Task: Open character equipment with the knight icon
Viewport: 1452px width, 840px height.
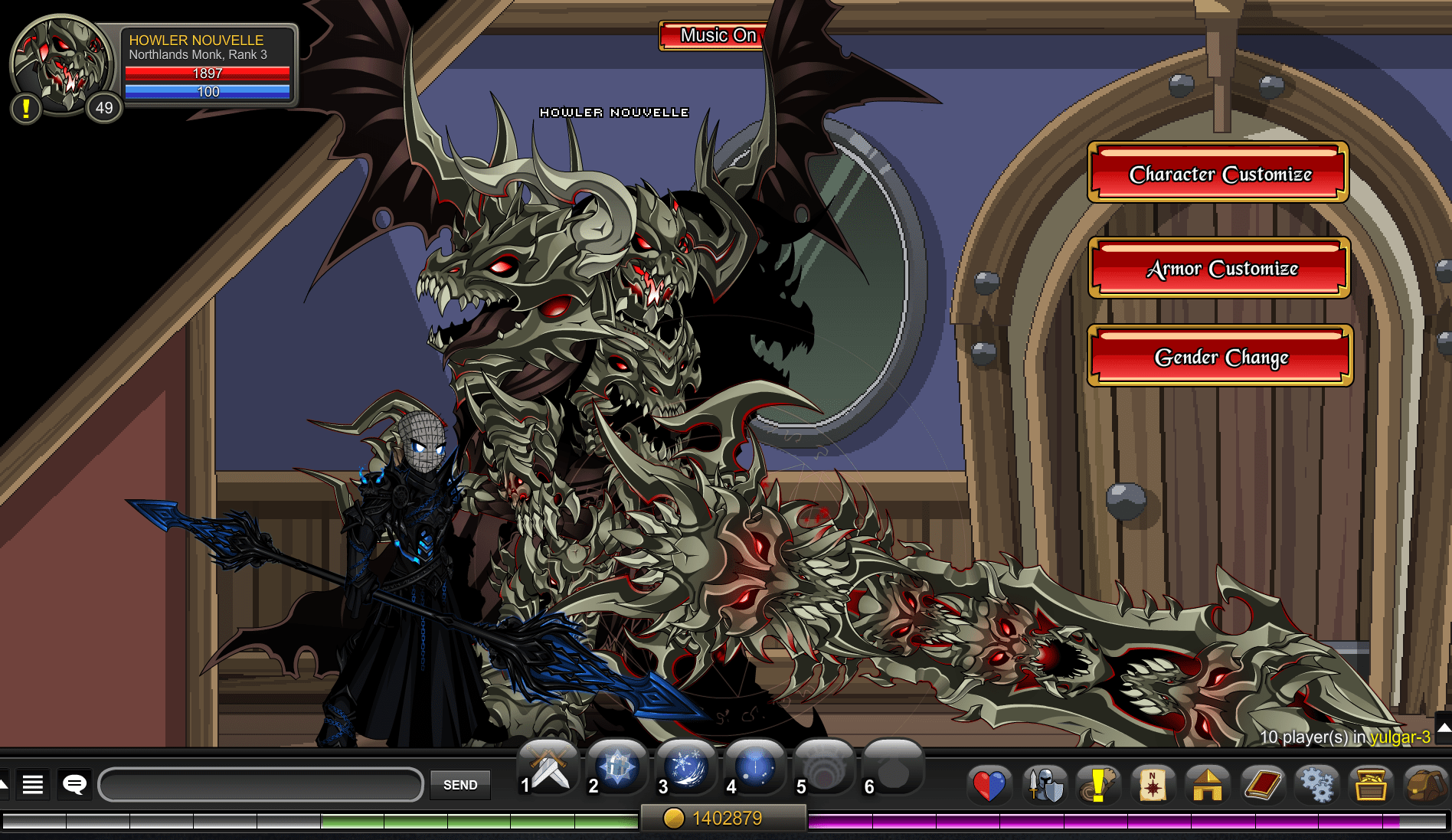Action: point(1044,785)
